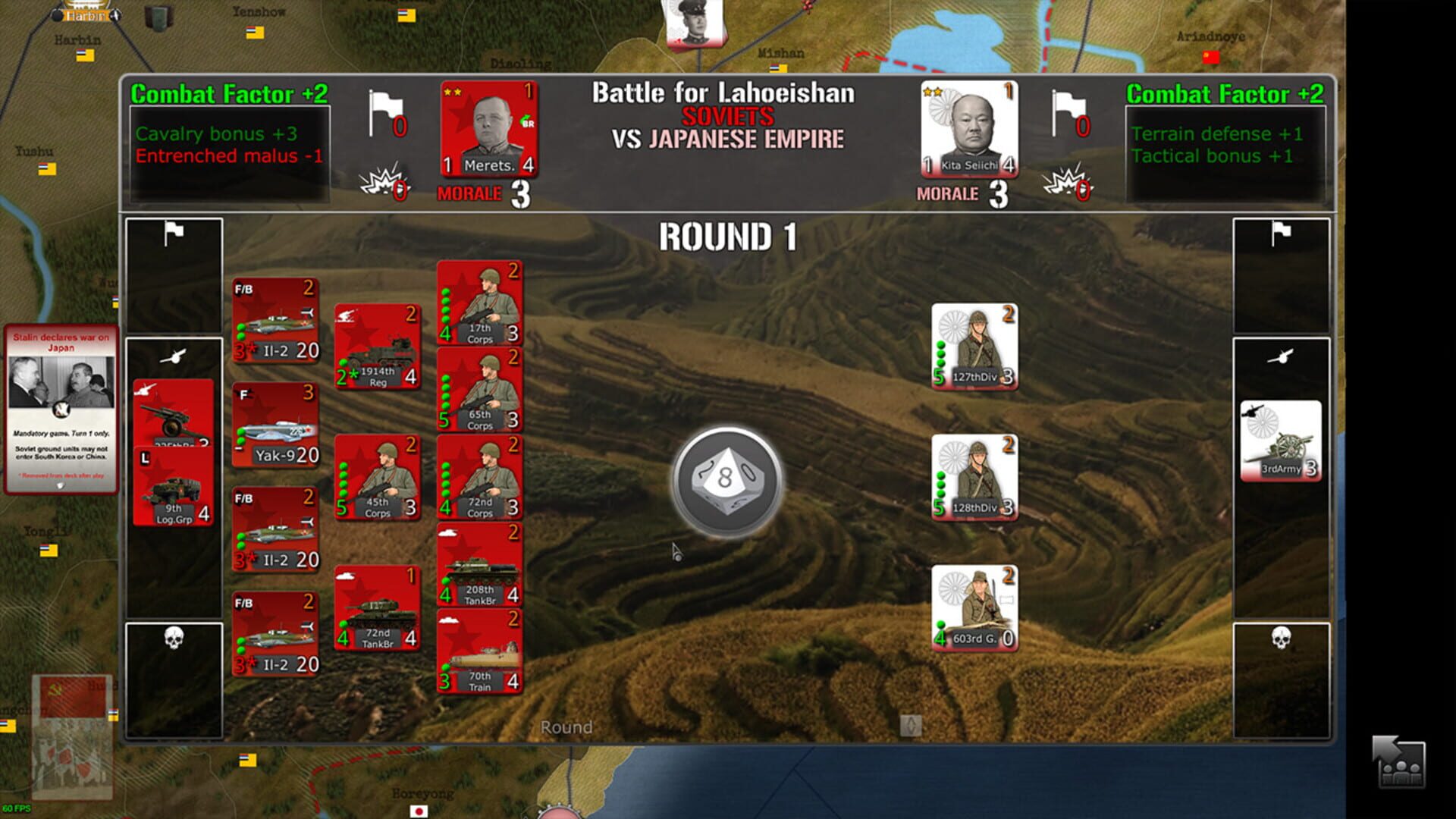Click the small arrows expander near the Round label

click(x=912, y=726)
